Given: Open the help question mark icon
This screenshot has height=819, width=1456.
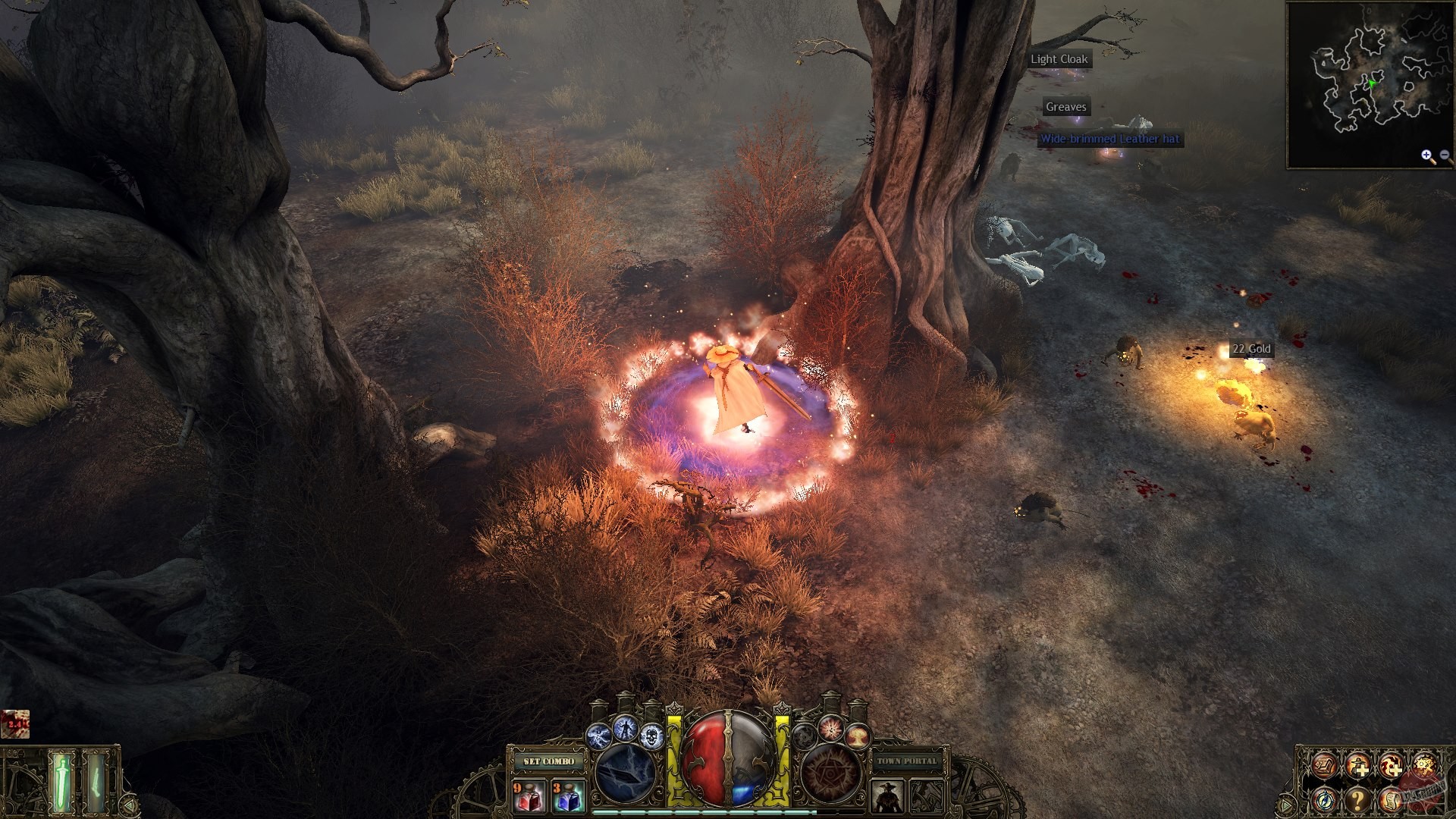Looking at the screenshot, I should (x=1357, y=801).
